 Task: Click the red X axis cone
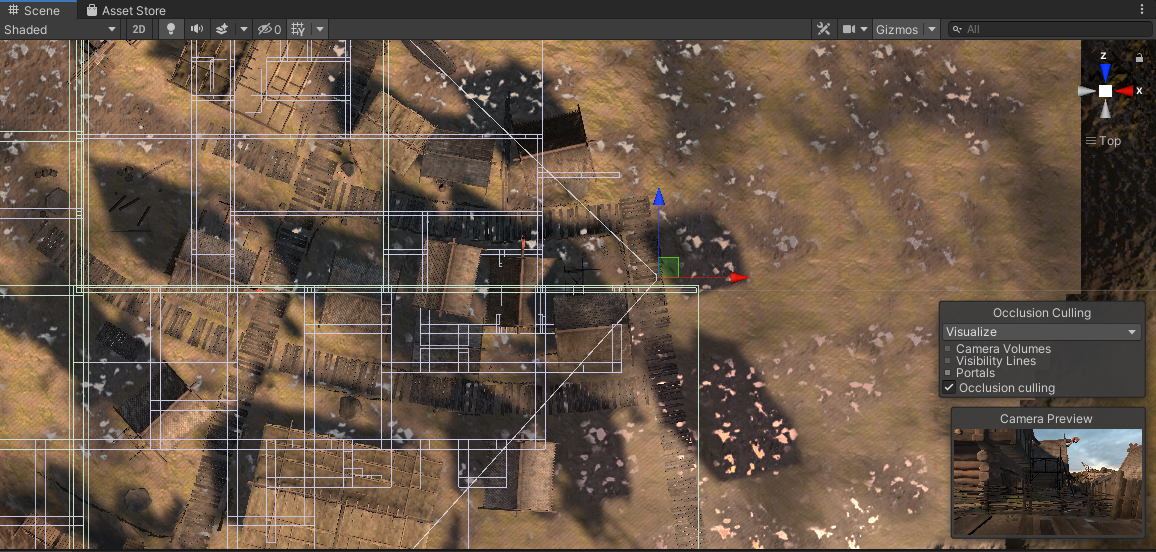tap(1126, 91)
